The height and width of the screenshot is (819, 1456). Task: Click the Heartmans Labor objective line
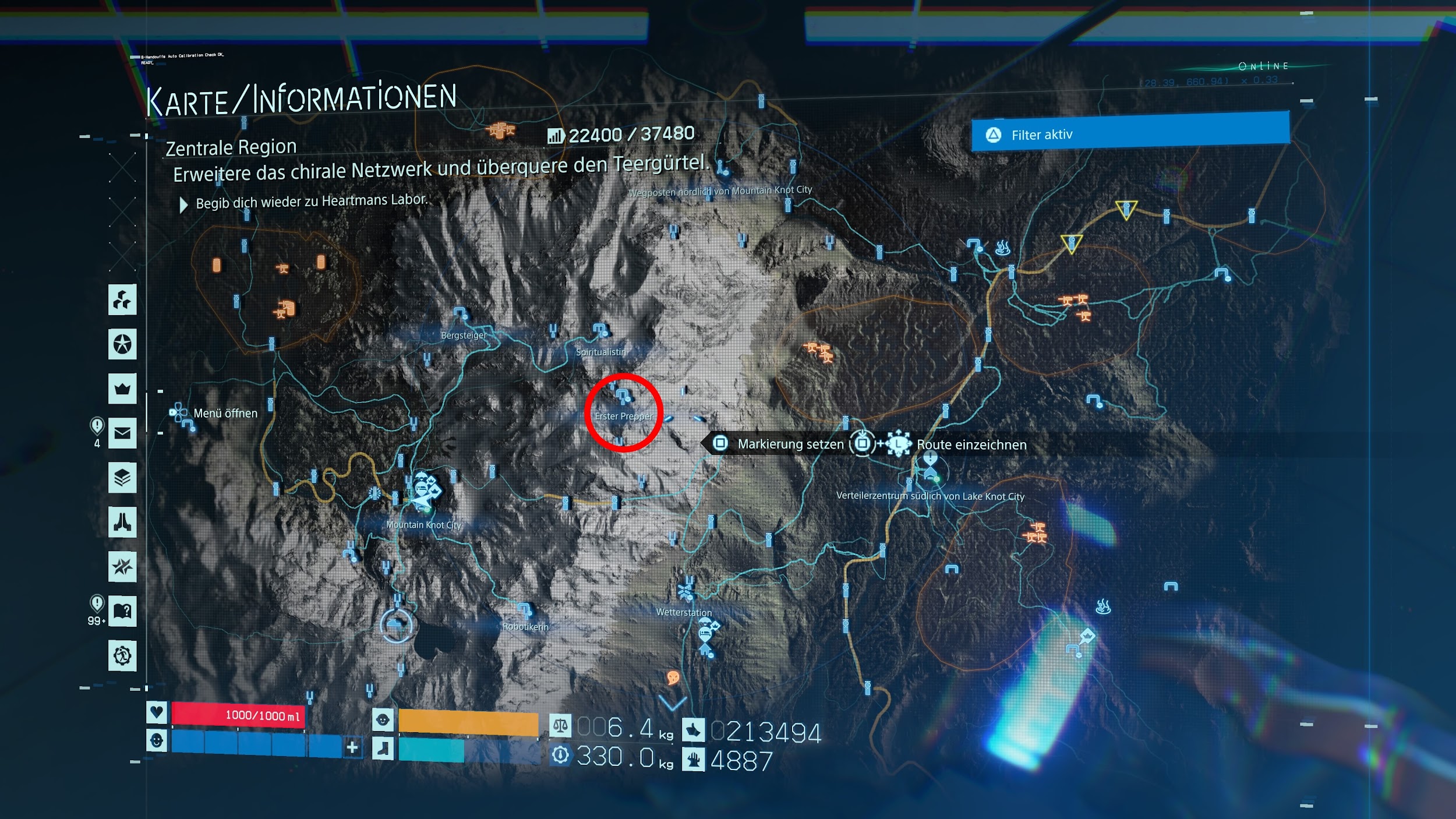click(311, 202)
